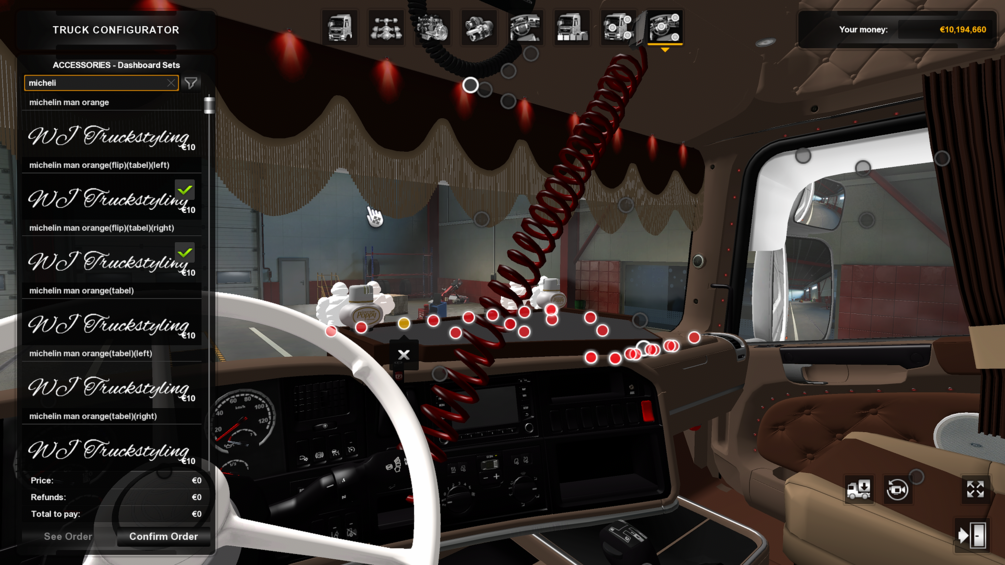Pick michelin man orange(tabel)(left) accessory
This screenshot has width=1005, height=565.
coord(110,387)
